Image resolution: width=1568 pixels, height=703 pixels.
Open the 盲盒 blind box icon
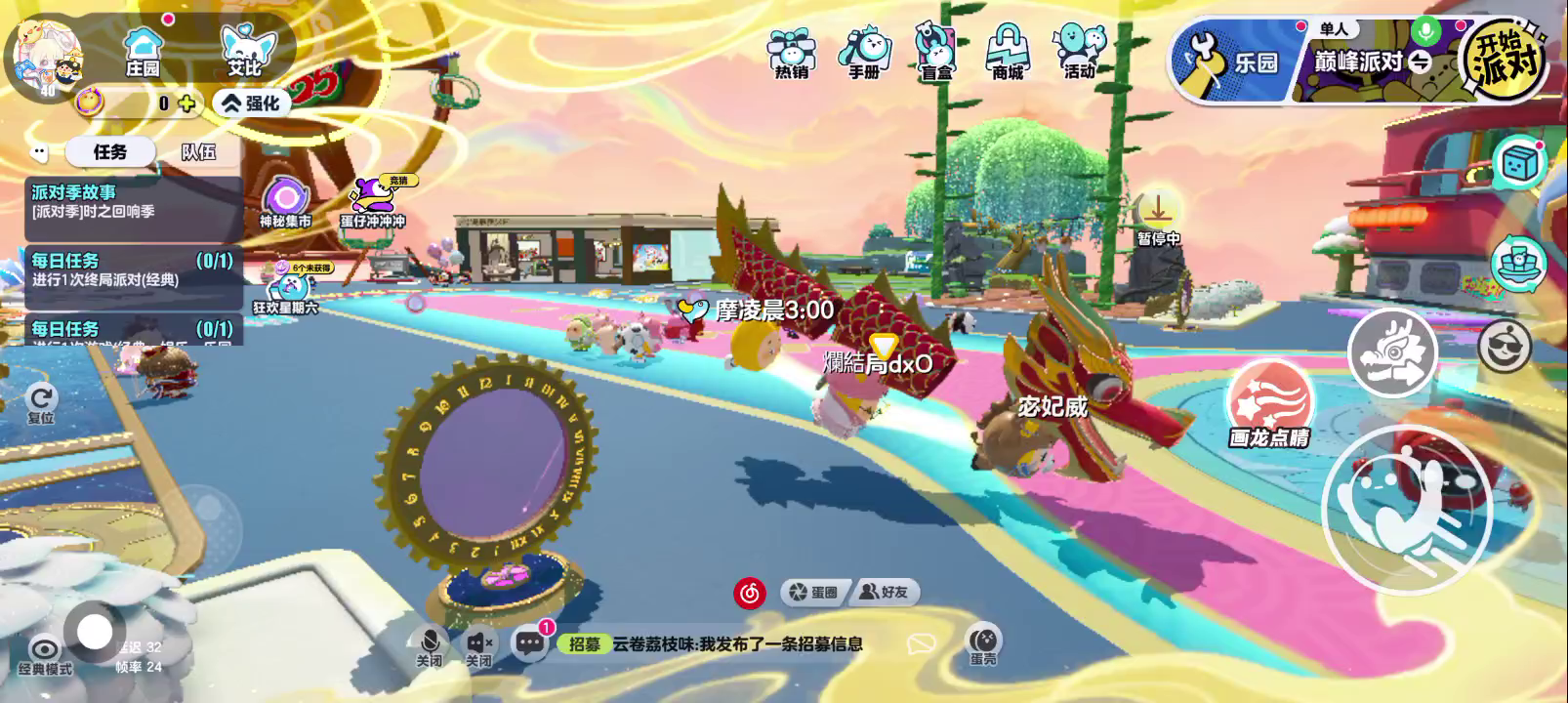pyautogui.click(x=936, y=53)
